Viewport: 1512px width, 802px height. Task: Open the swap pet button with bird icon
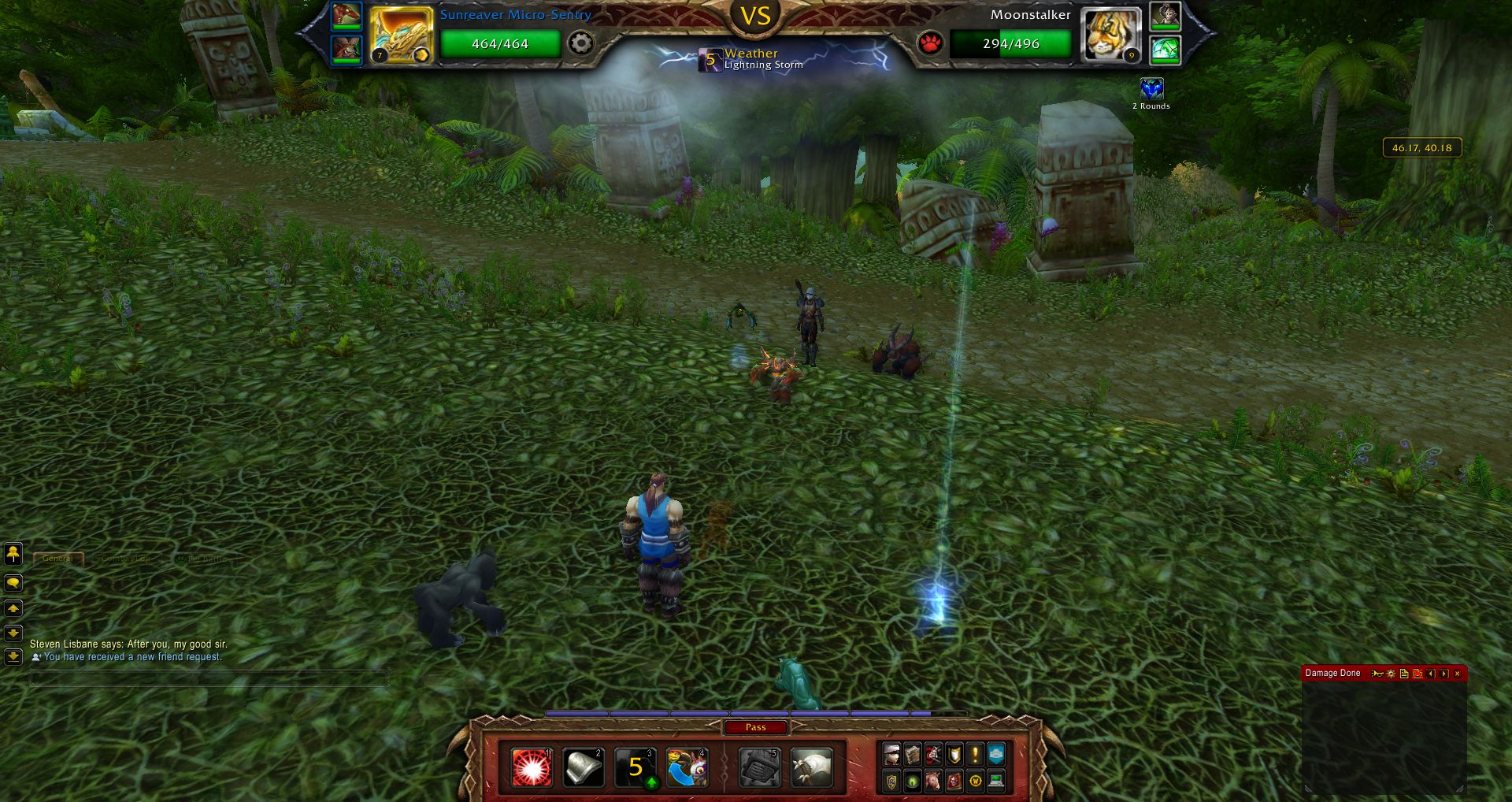[x=687, y=768]
